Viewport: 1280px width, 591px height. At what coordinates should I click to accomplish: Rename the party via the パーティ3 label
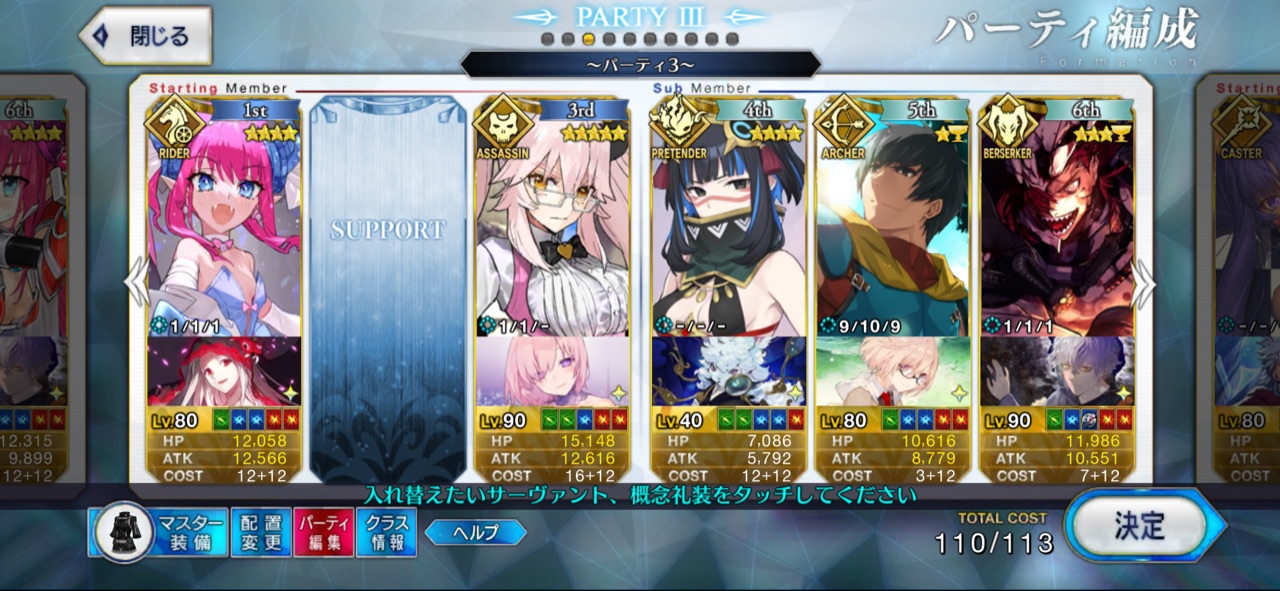click(640, 65)
